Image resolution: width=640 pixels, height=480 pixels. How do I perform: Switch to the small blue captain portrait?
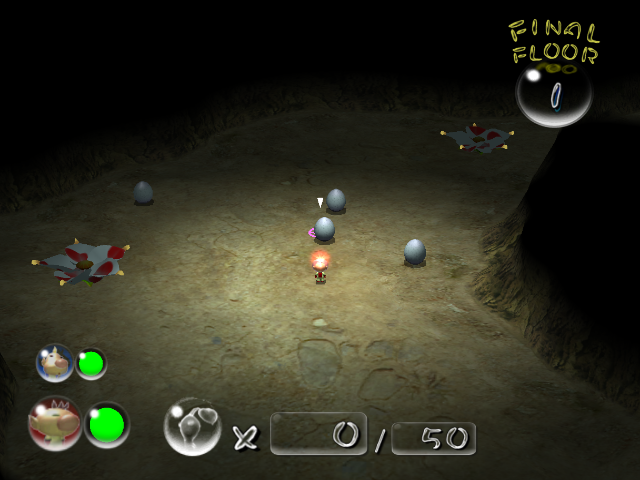click(x=55, y=363)
